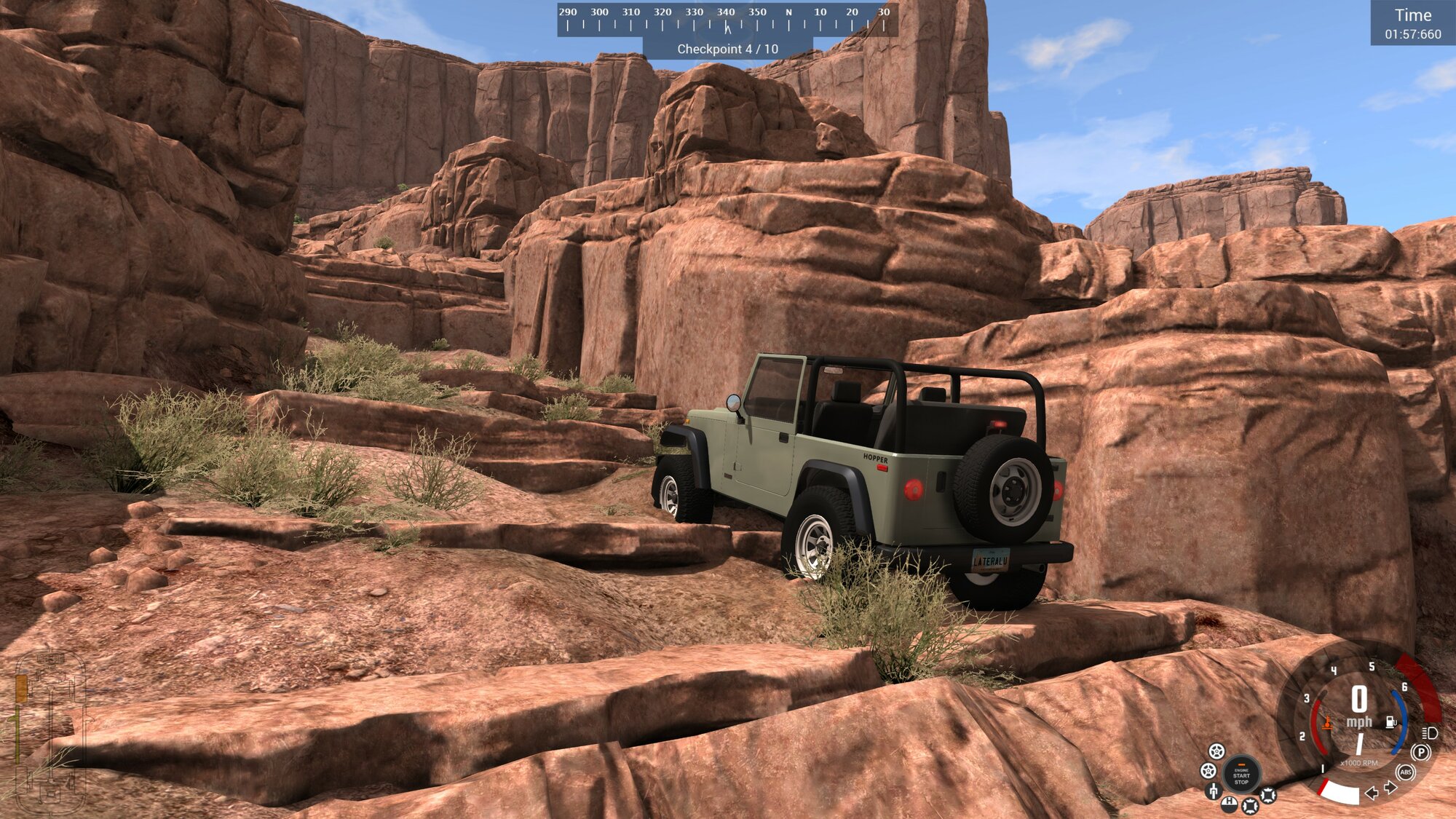This screenshot has height=819, width=1456.
Task: Toggle the headlight indicator icon
Action: point(1430,732)
